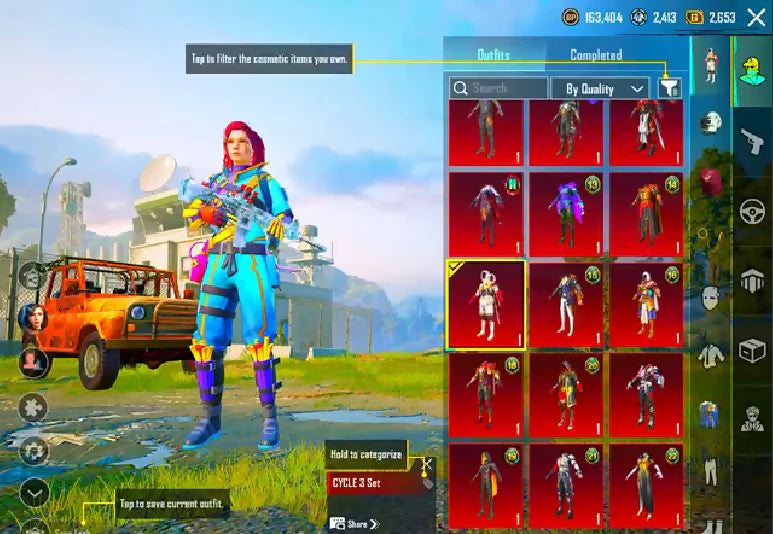Screen dimensions: 773x534
Task: Click the outfit Search field
Action: (498, 88)
